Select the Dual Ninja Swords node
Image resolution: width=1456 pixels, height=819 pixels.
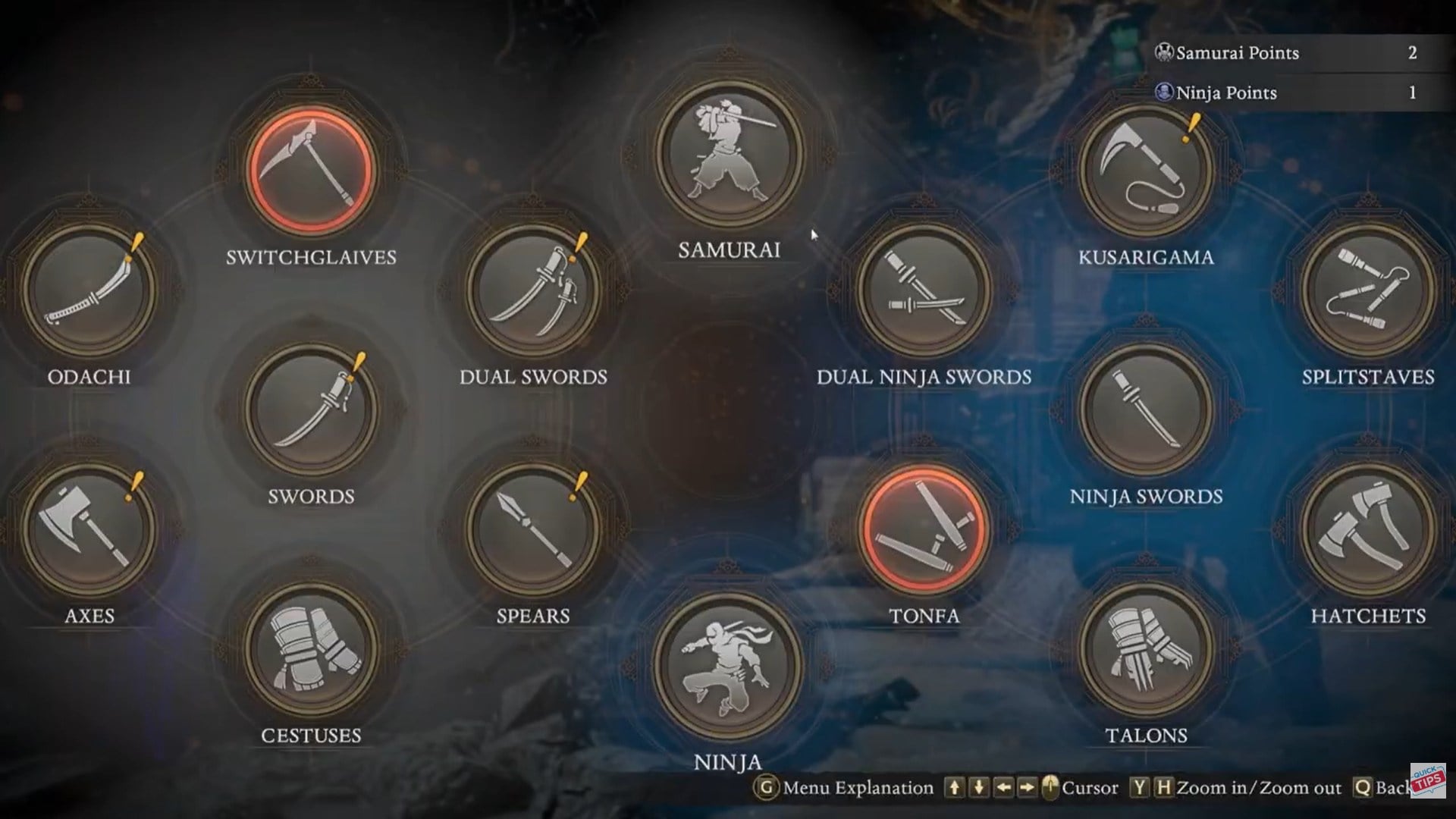[924, 289]
